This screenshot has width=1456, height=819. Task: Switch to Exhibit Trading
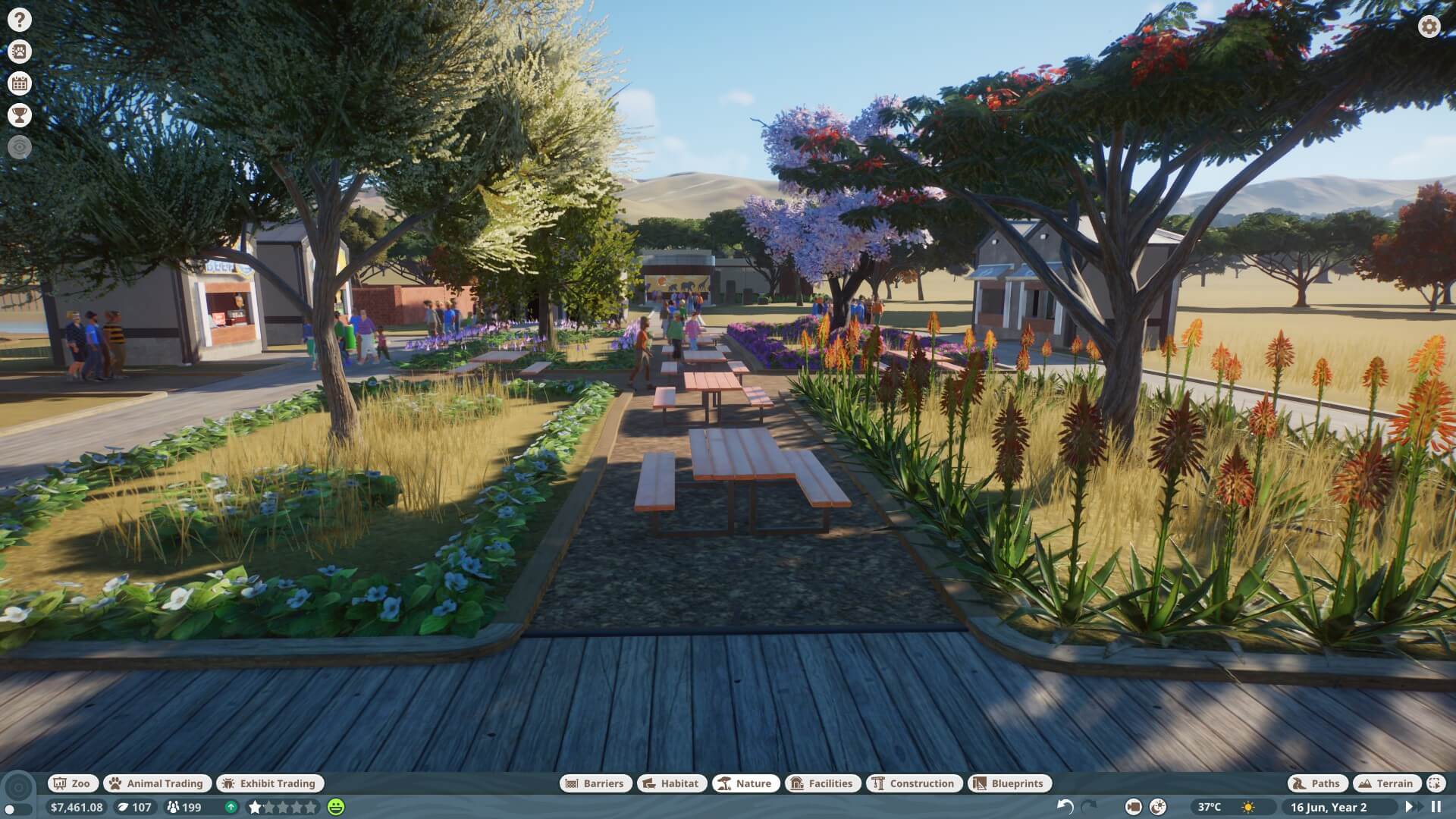coord(269,783)
